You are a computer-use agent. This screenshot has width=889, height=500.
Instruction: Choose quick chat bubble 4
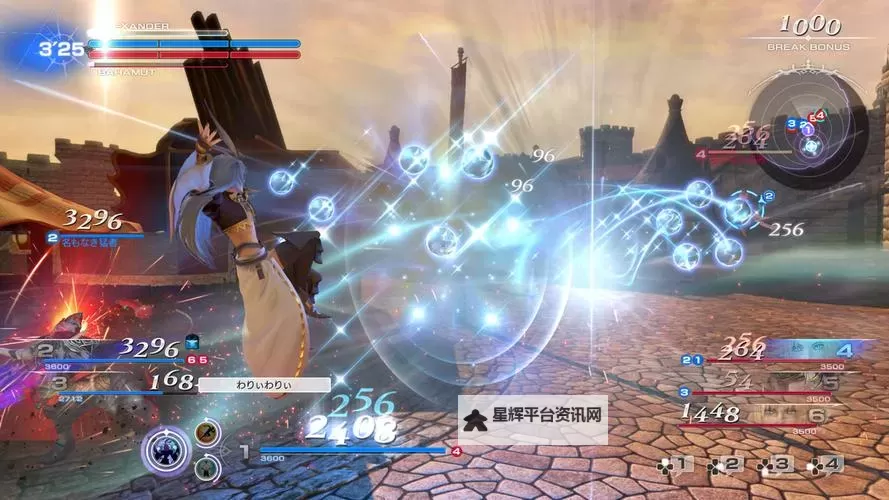[x=824, y=464]
